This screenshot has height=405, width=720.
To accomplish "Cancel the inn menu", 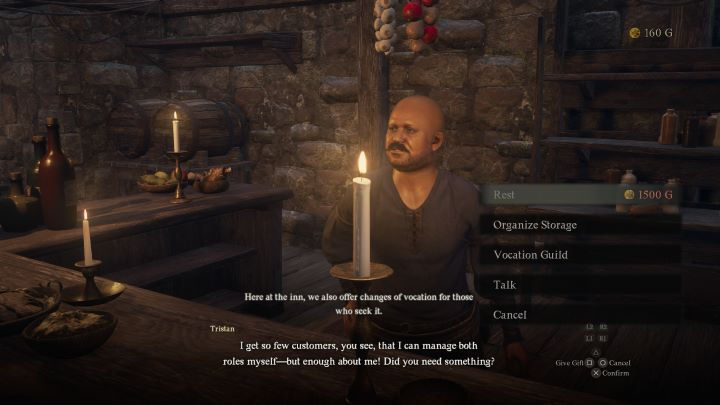I will [x=580, y=315].
